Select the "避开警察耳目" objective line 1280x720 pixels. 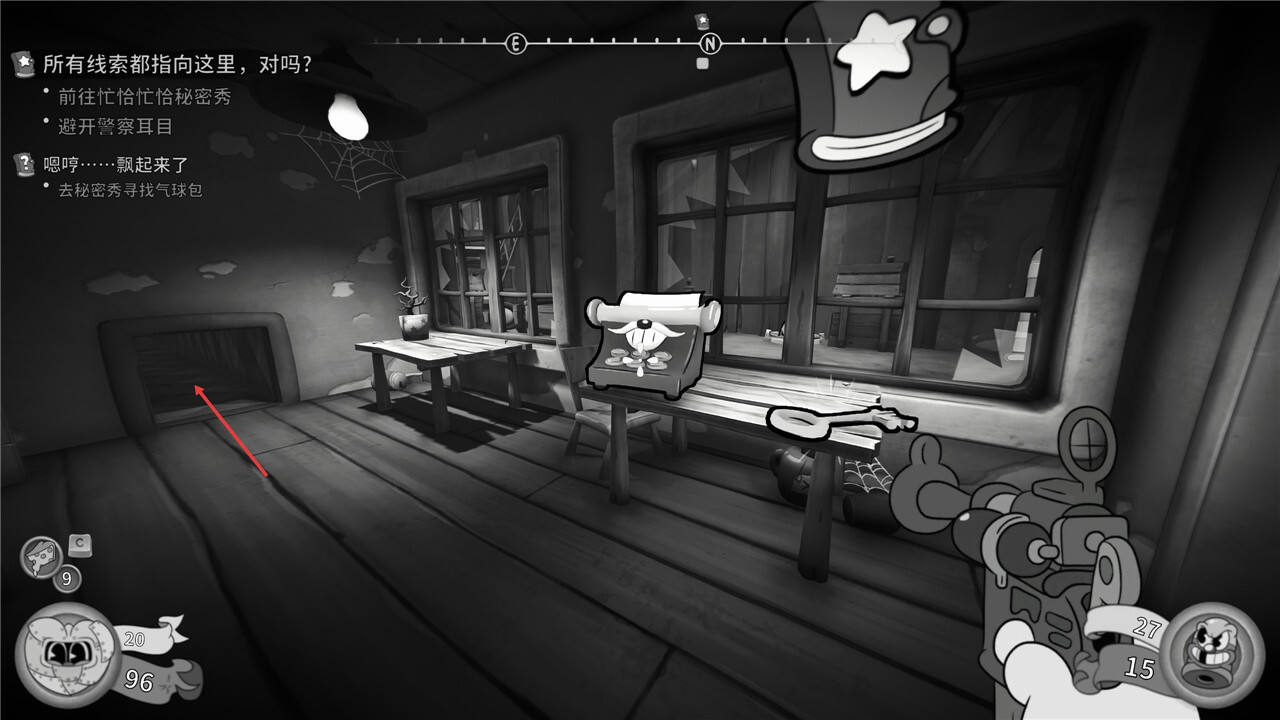pos(115,126)
